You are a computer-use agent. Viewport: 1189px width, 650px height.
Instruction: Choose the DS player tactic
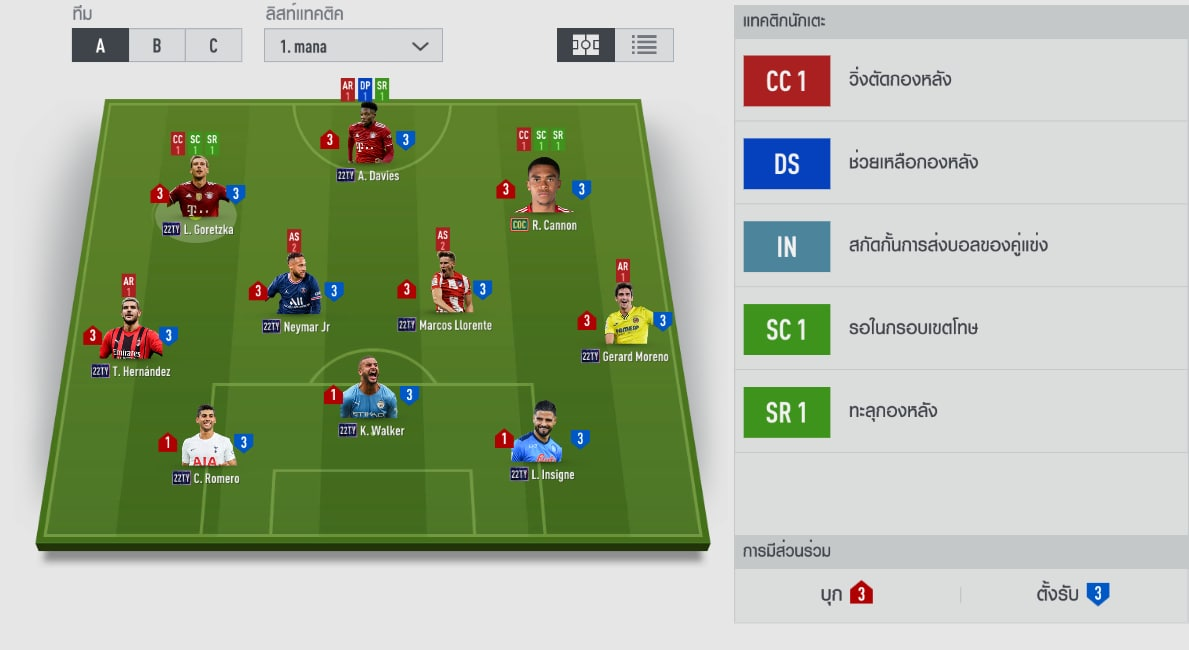pos(786,163)
